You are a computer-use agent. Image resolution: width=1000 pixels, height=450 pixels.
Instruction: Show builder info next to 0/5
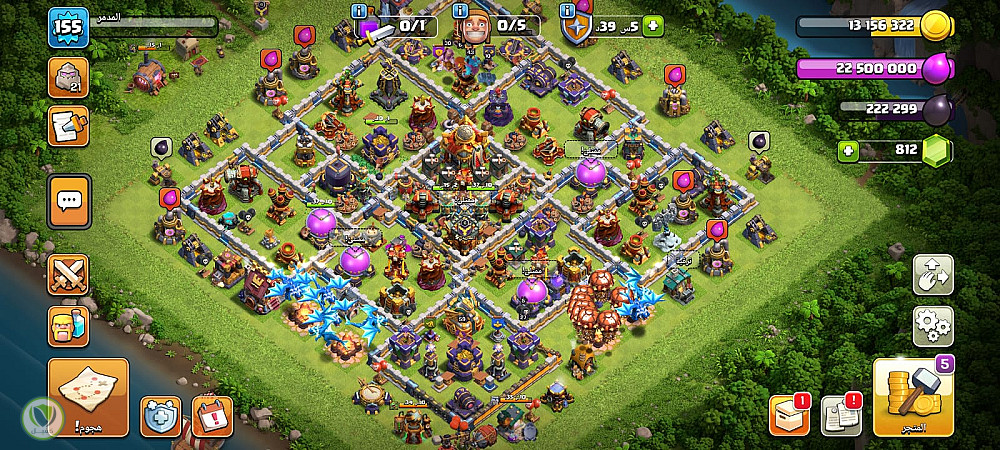click(x=462, y=10)
